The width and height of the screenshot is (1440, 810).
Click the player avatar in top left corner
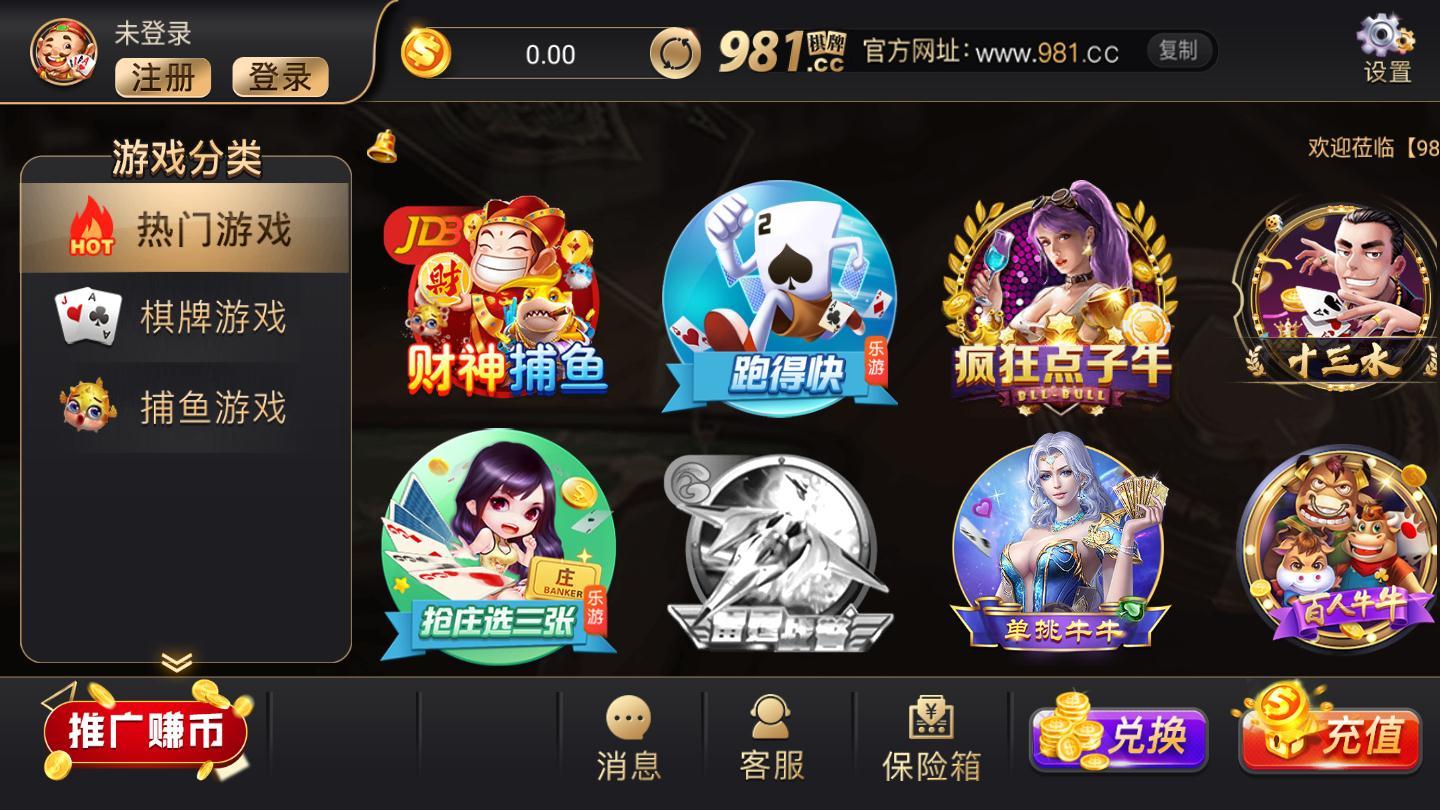(60, 52)
